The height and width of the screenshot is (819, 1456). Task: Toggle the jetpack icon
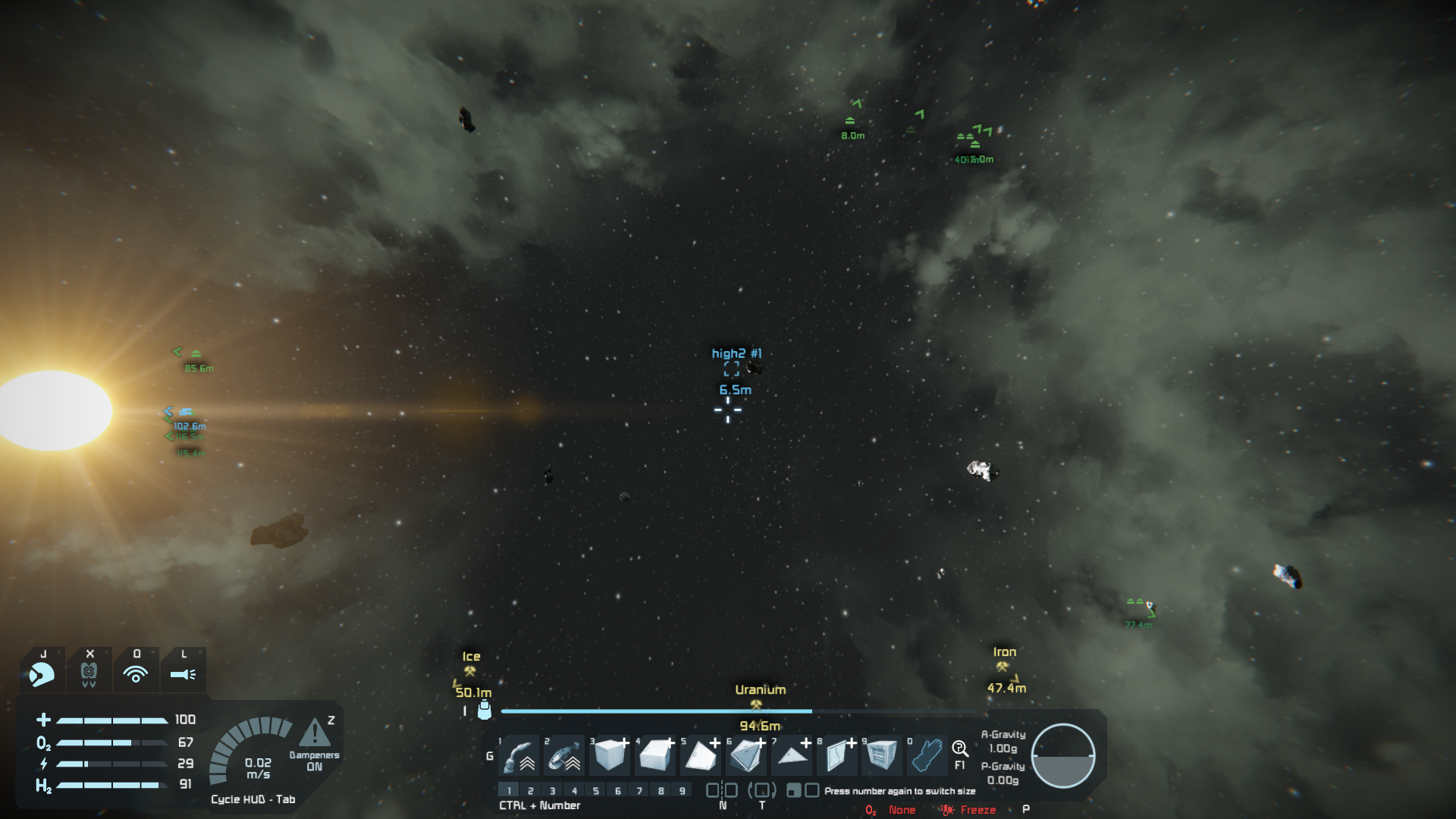click(89, 673)
